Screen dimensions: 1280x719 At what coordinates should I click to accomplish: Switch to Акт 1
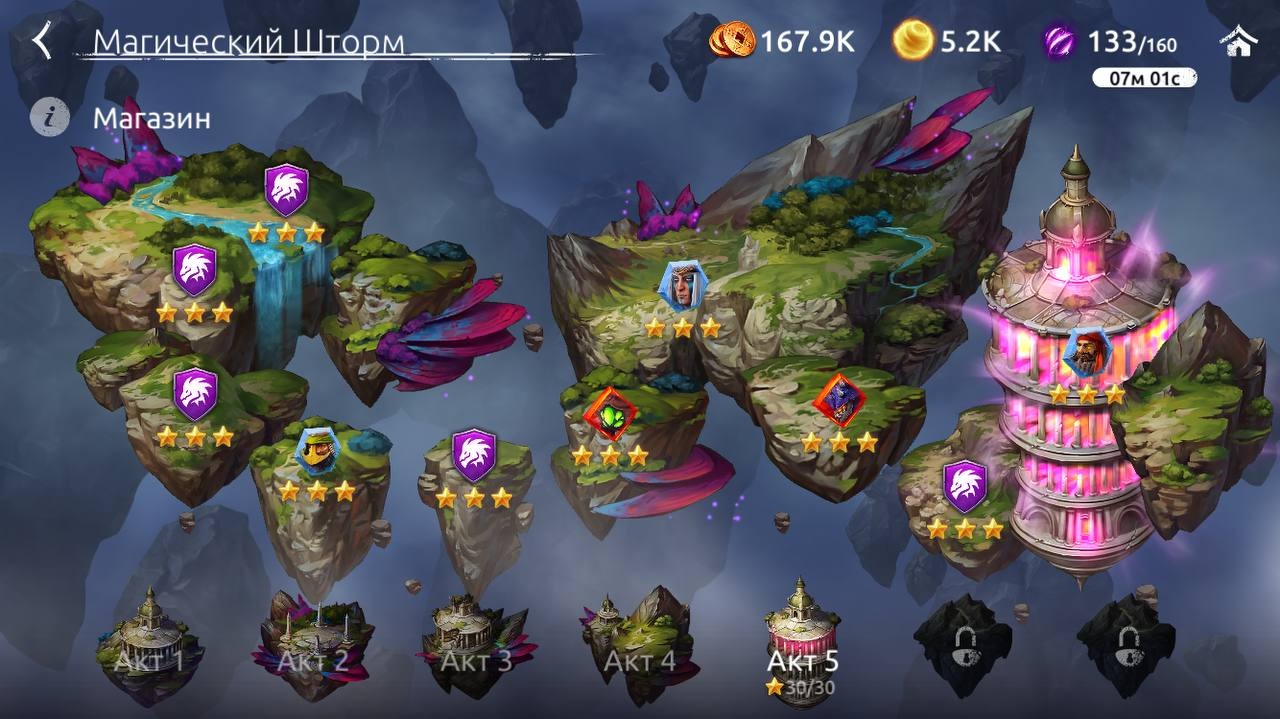click(149, 645)
